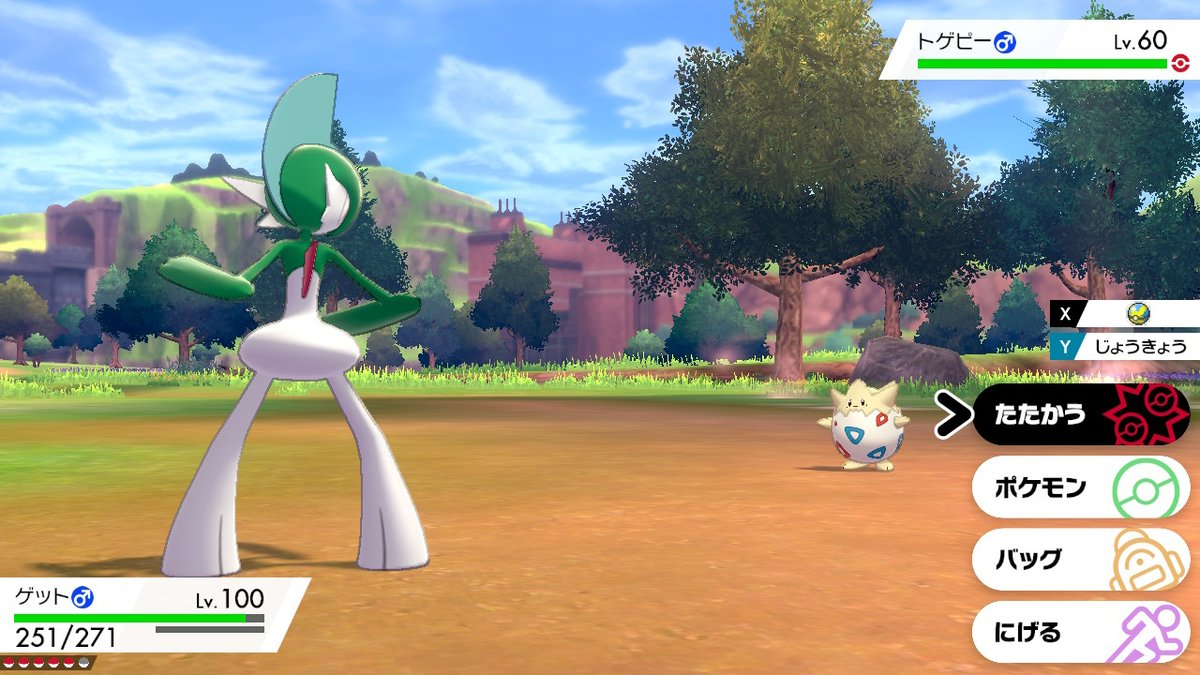Open the ポケモン party menu

[1080, 487]
